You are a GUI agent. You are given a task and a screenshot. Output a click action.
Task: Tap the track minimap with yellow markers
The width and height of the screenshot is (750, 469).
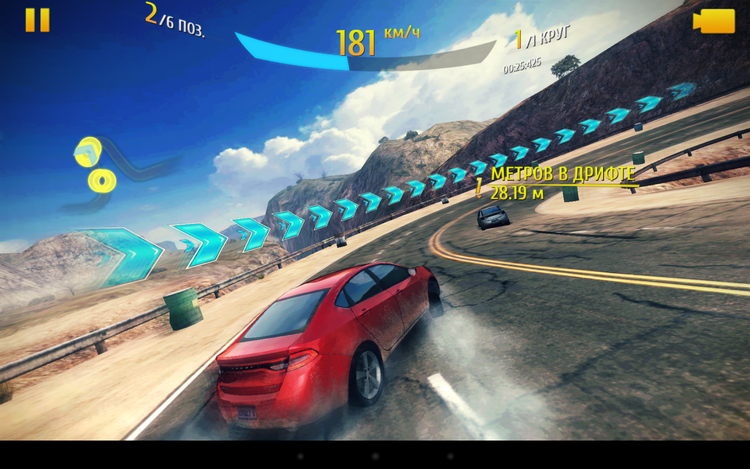tap(112, 170)
